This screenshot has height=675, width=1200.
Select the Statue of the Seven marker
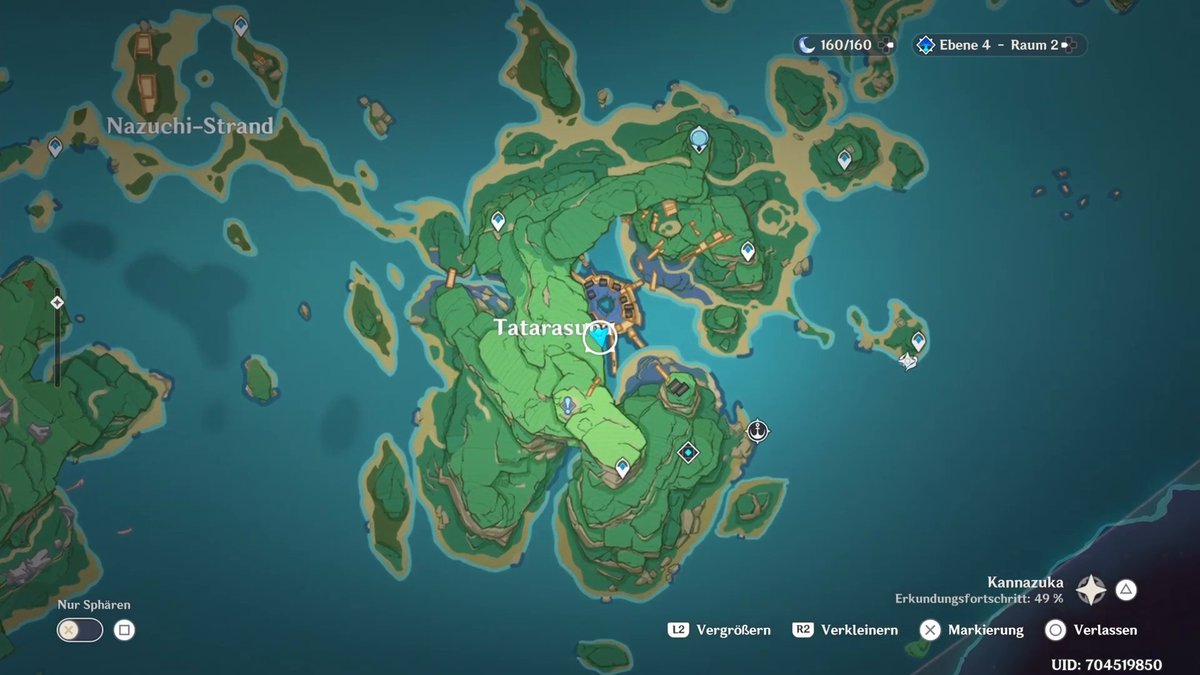point(699,139)
